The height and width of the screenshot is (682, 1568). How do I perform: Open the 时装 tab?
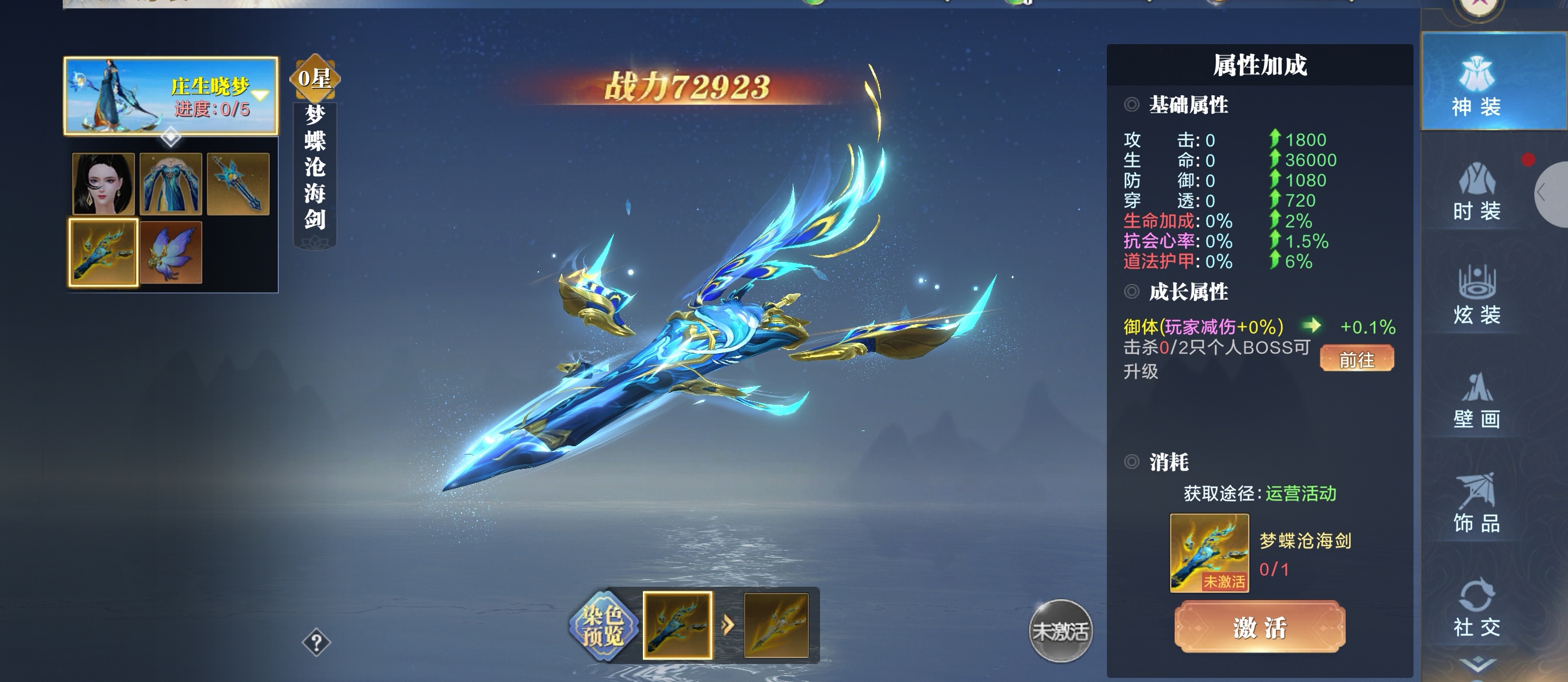1476,192
